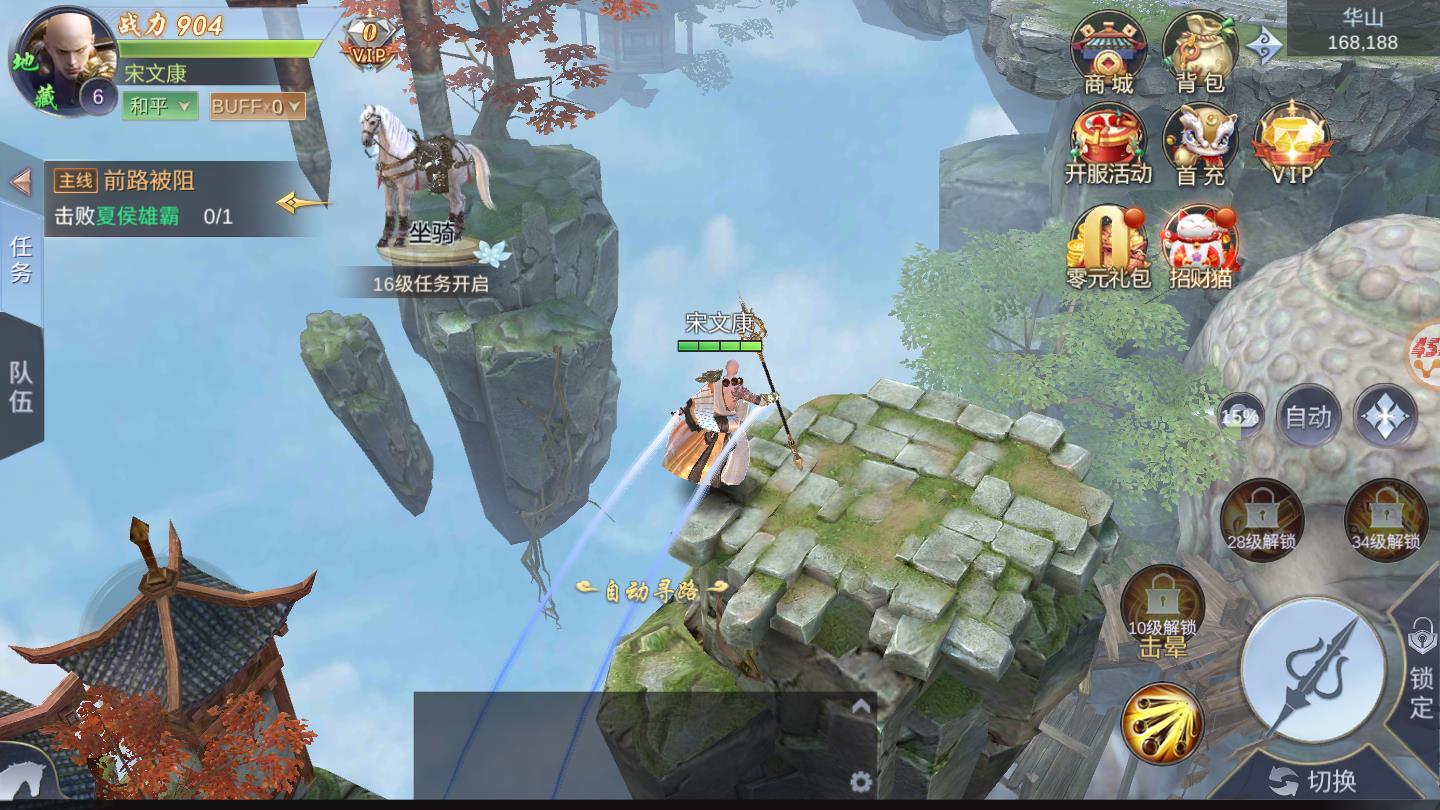Open the chat settings gear

[x=860, y=781]
